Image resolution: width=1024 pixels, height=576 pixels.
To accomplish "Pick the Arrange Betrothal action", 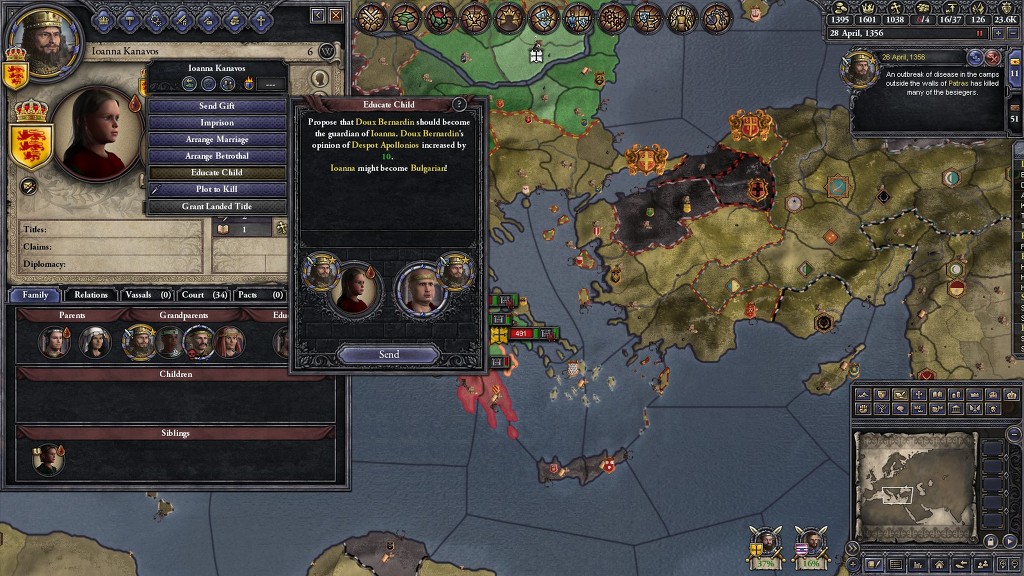I will coord(216,156).
